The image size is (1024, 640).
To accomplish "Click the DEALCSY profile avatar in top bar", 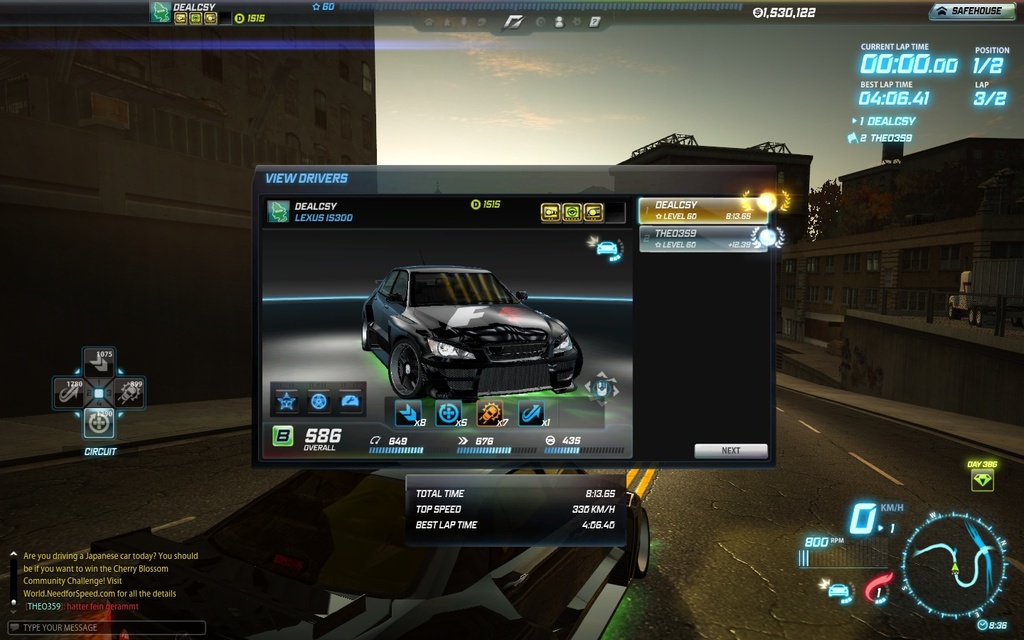I will 160,11.
